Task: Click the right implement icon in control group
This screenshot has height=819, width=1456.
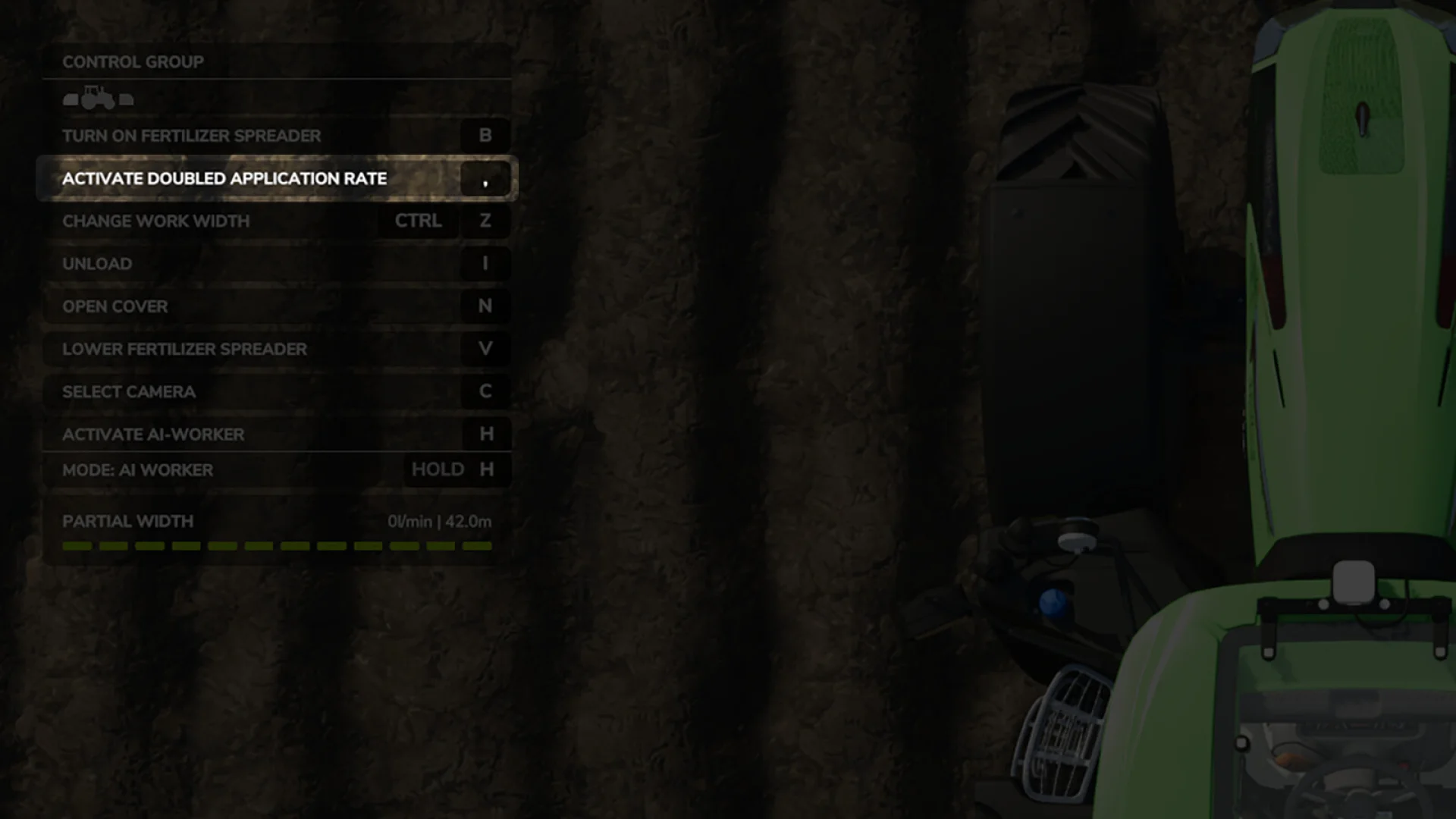Action: (126, 99)
